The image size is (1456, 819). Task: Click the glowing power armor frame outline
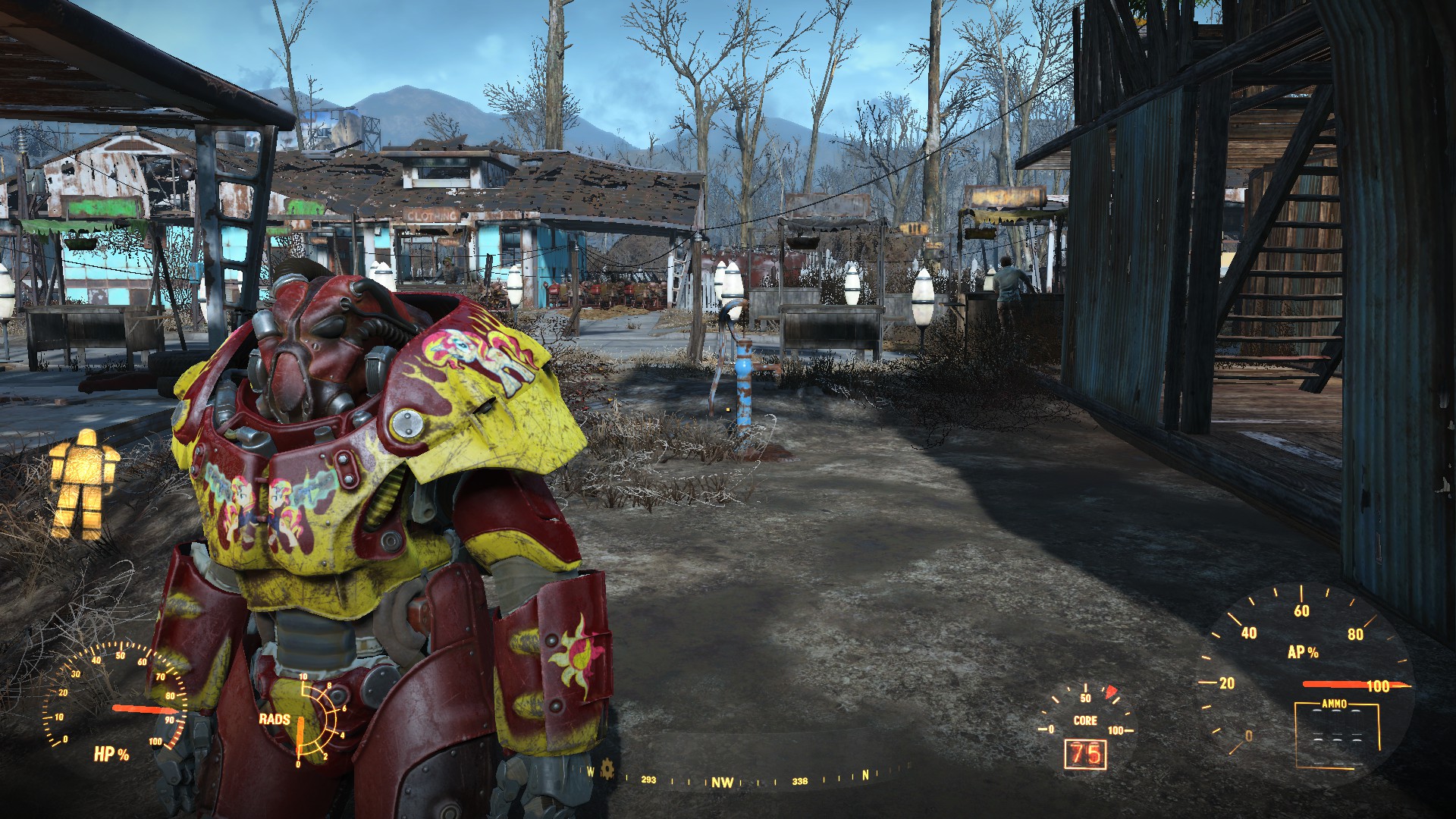[x=83, y=470]
